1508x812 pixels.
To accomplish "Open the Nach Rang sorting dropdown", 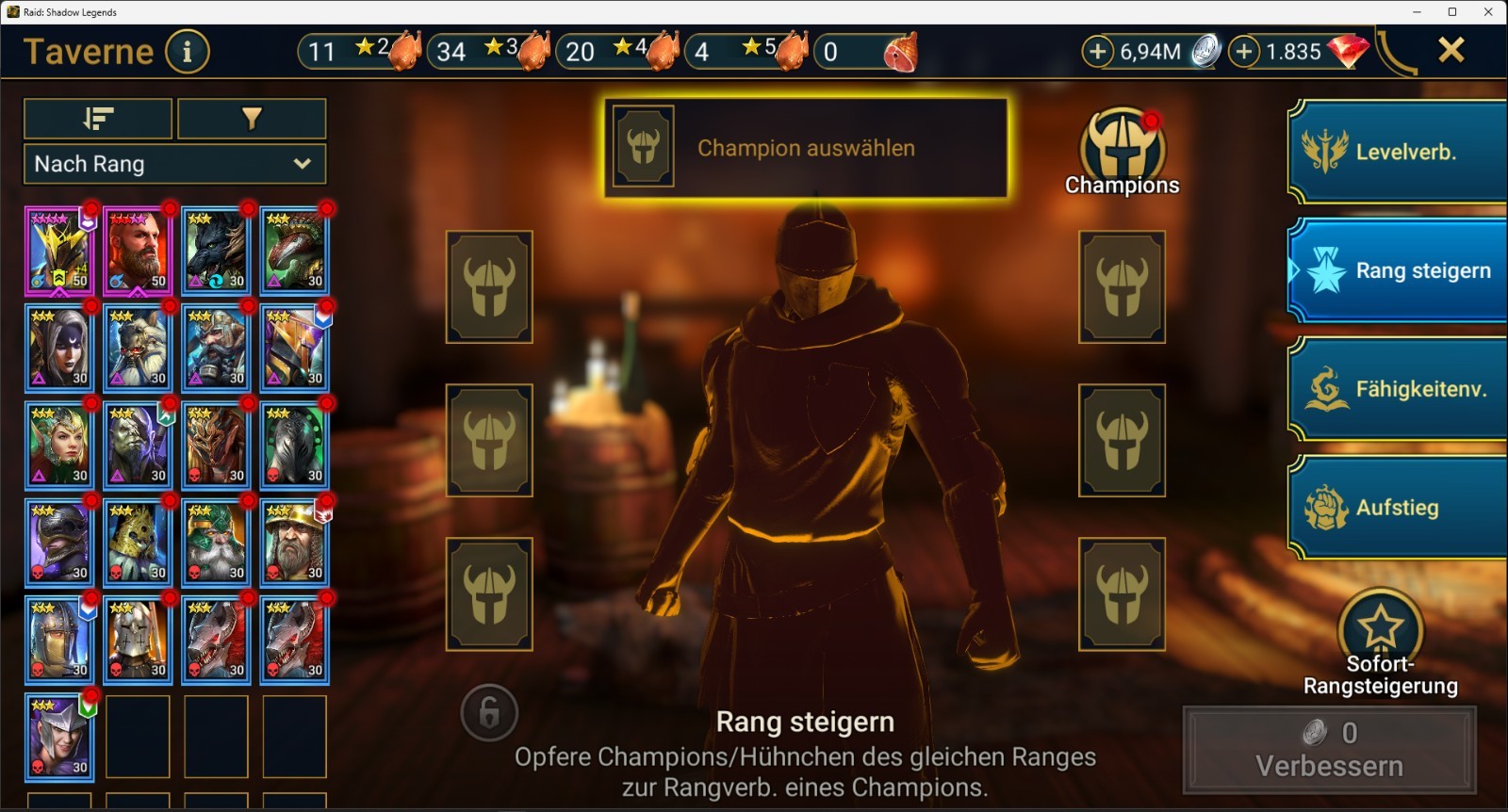I will click(174, 164).
